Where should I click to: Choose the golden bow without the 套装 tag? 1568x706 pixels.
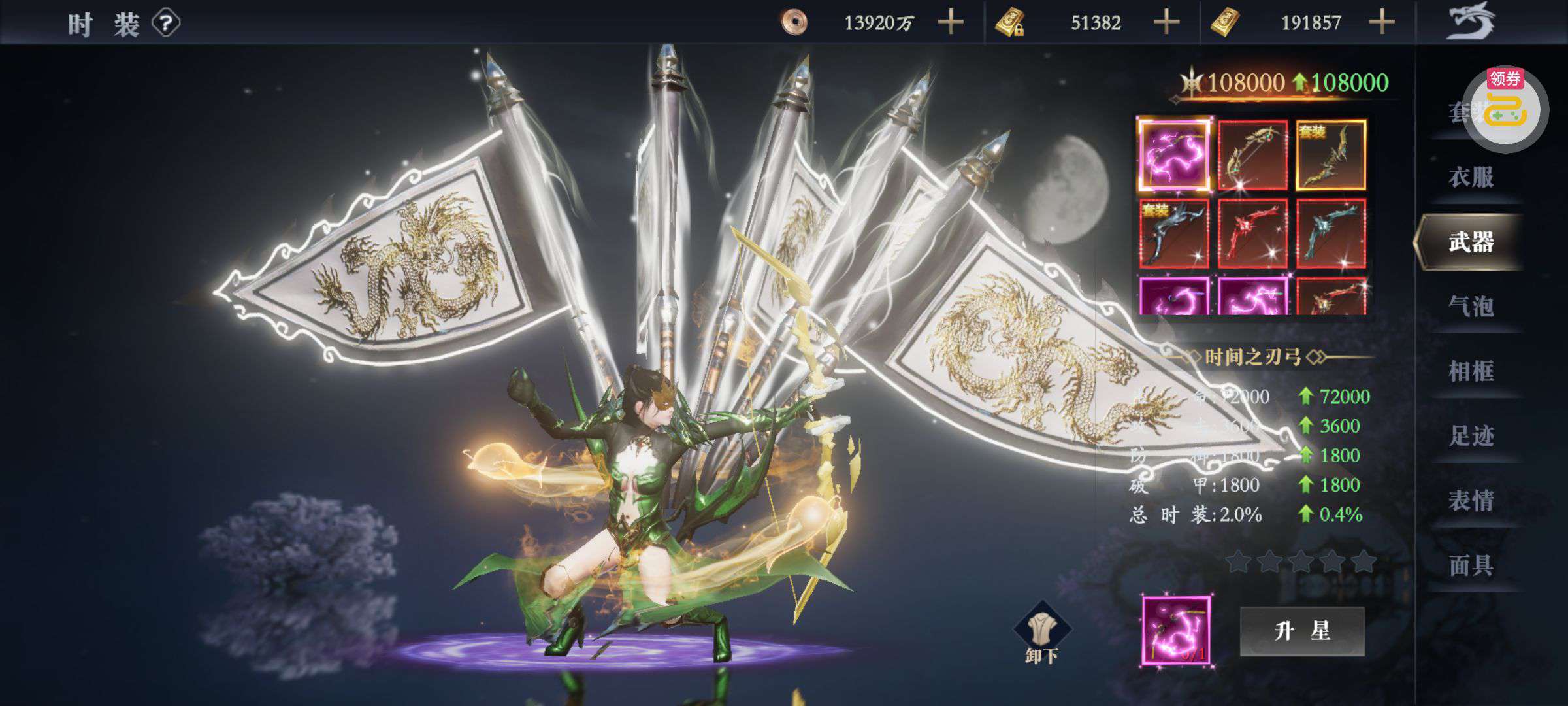coord(1252,155)
